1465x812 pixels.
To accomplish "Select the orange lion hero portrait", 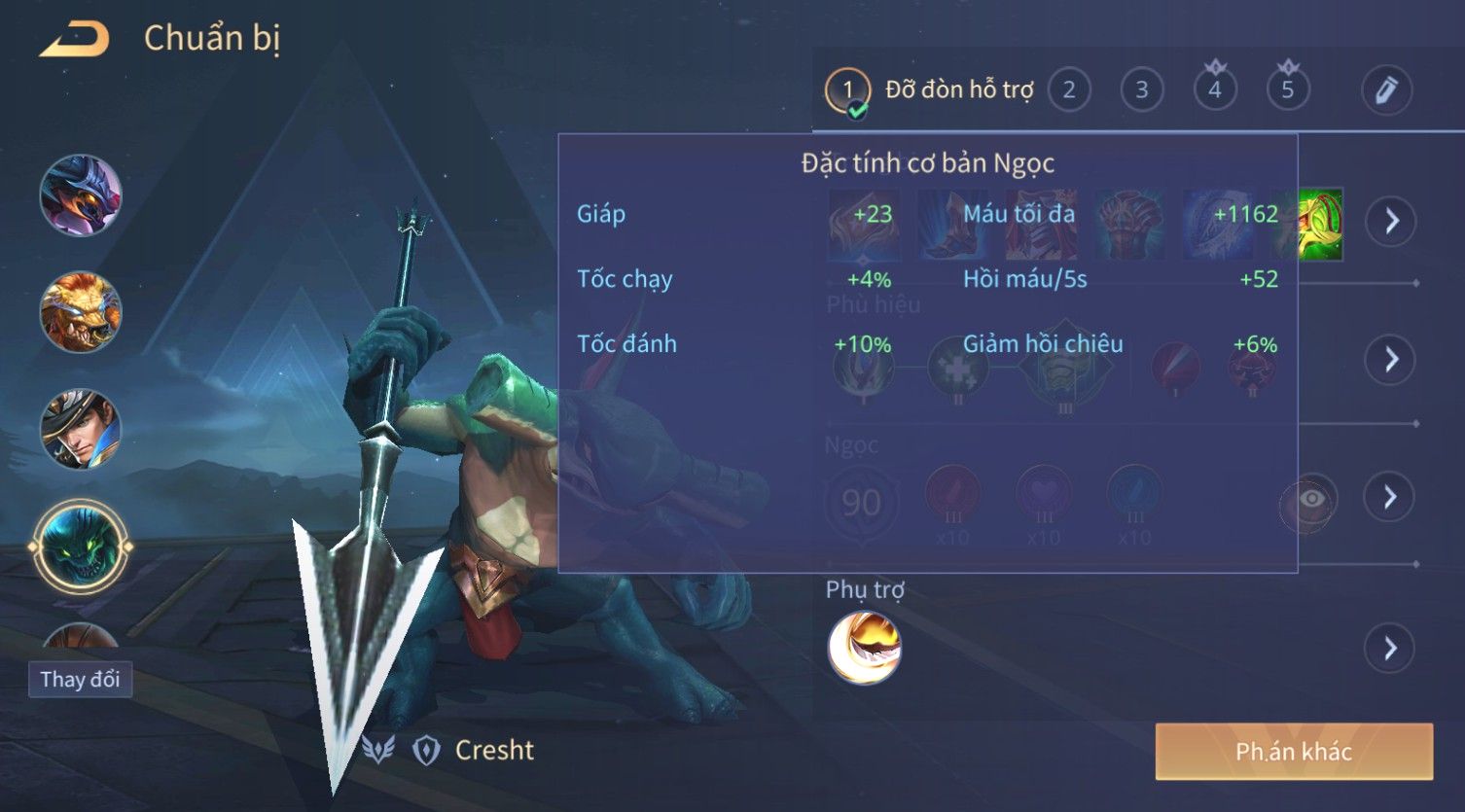I will (81, 312).
